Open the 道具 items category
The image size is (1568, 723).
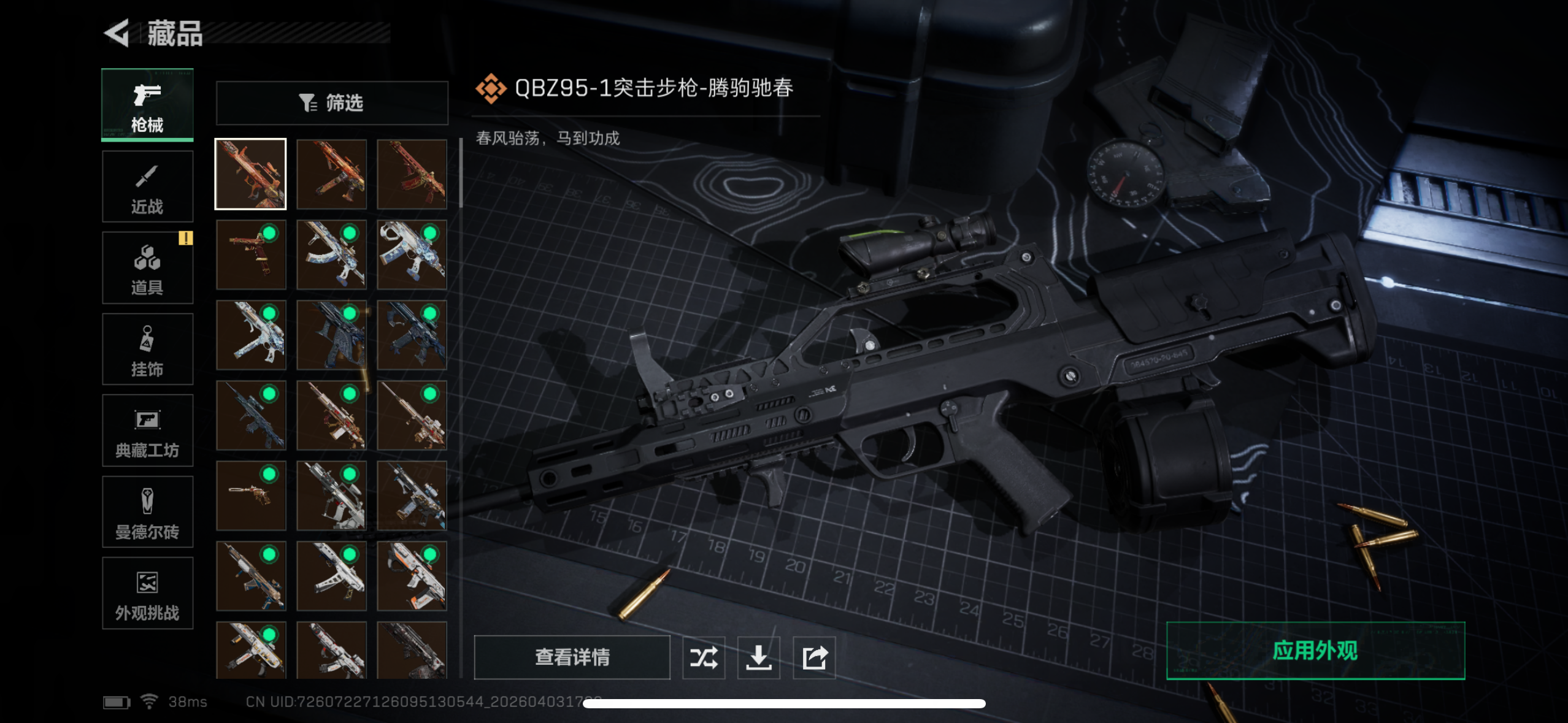[147, 267]
